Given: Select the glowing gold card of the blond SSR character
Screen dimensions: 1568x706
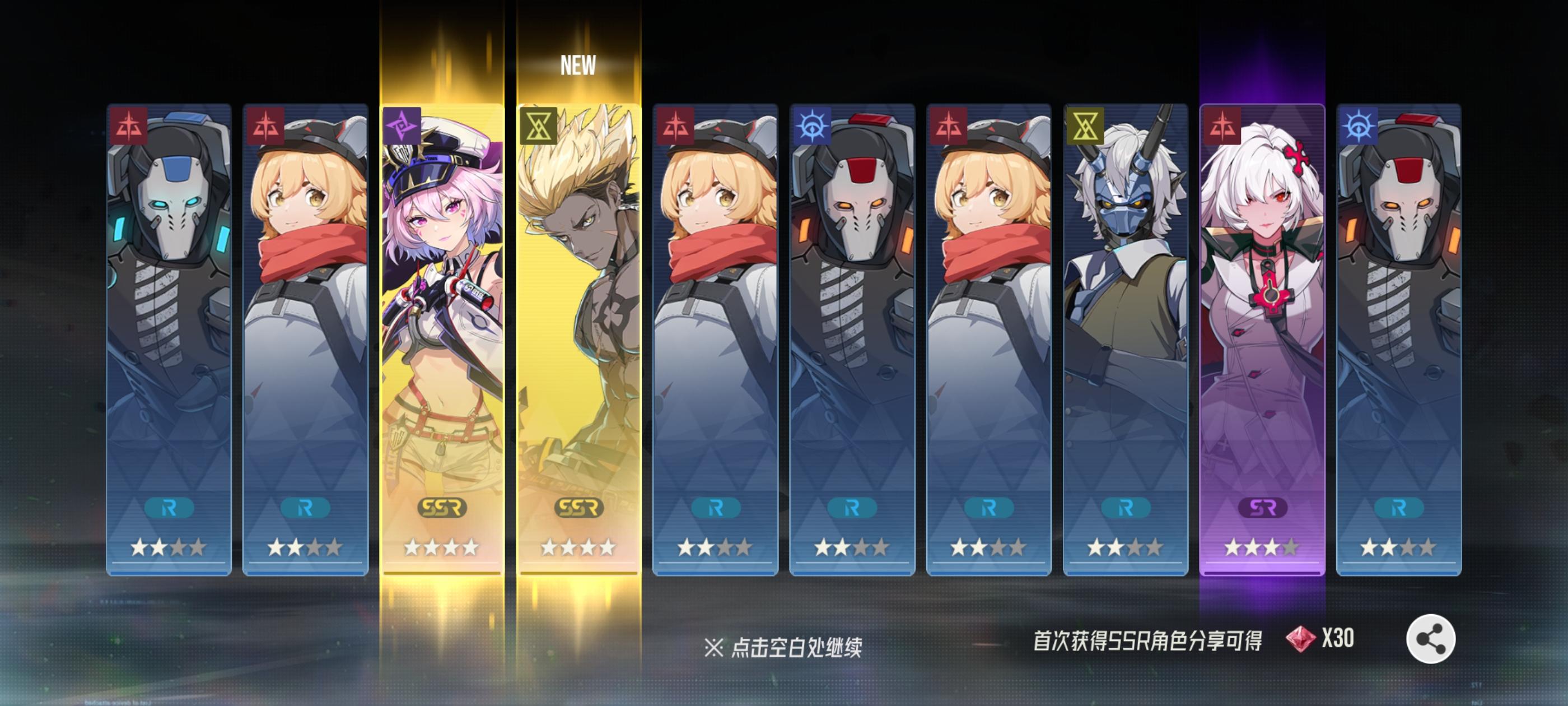Looking at the screenshot, I should click(x=580, y=335).
